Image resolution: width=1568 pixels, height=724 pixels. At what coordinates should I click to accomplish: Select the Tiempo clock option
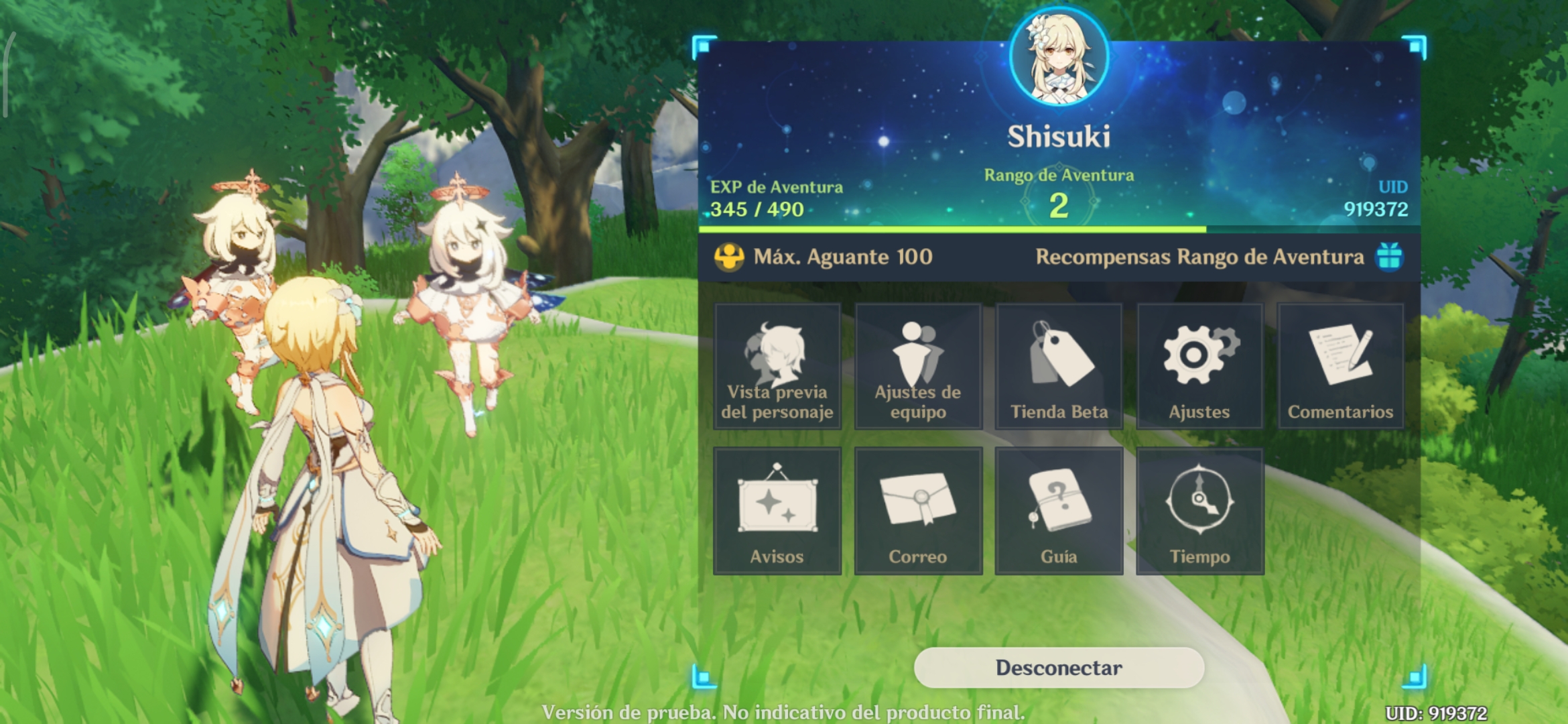[1199, 511]
